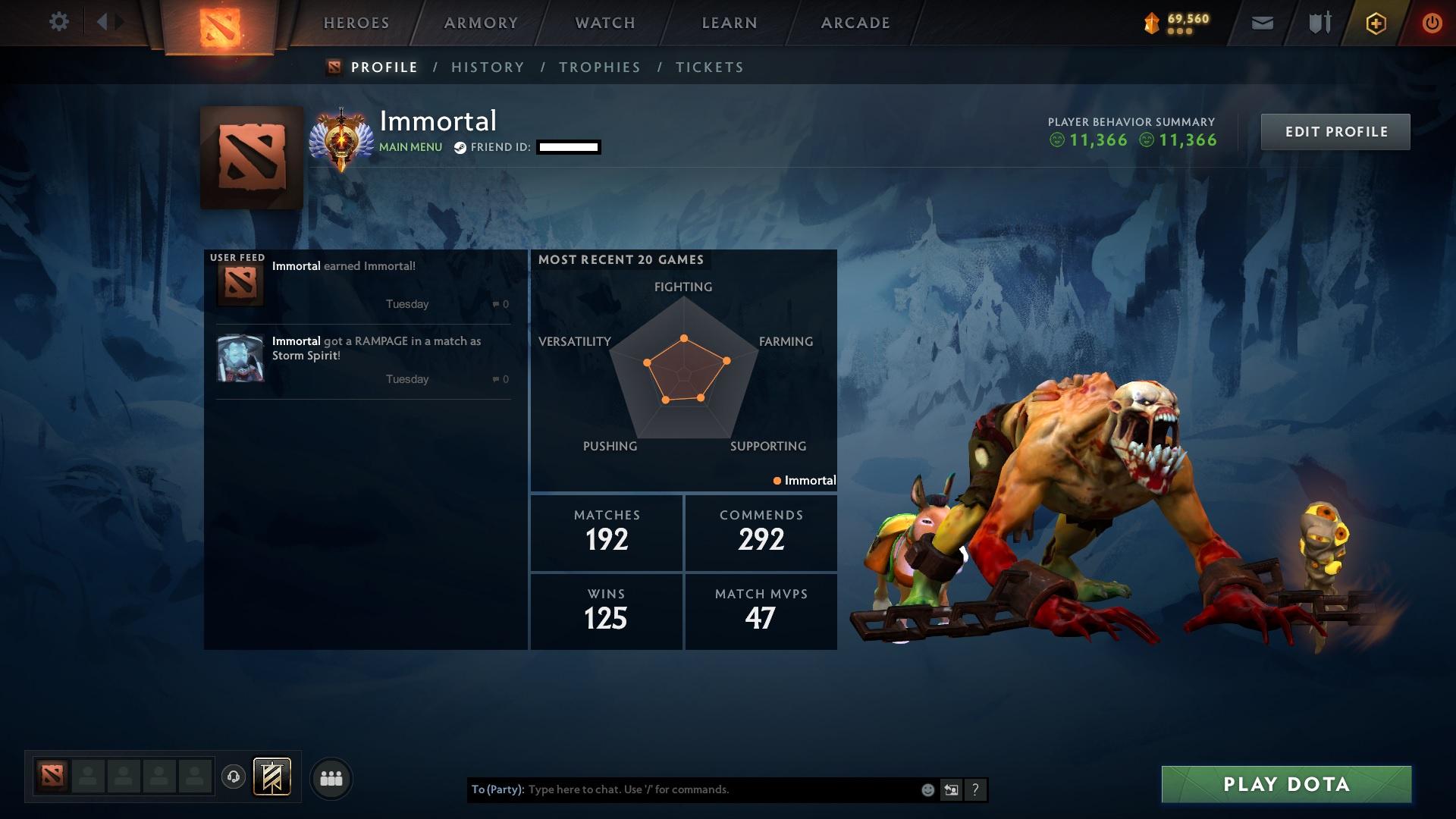Screen dimensions: 1456x819
Task: Click the emoticon smiley in the chat bar
Action: tap(927, 789)
